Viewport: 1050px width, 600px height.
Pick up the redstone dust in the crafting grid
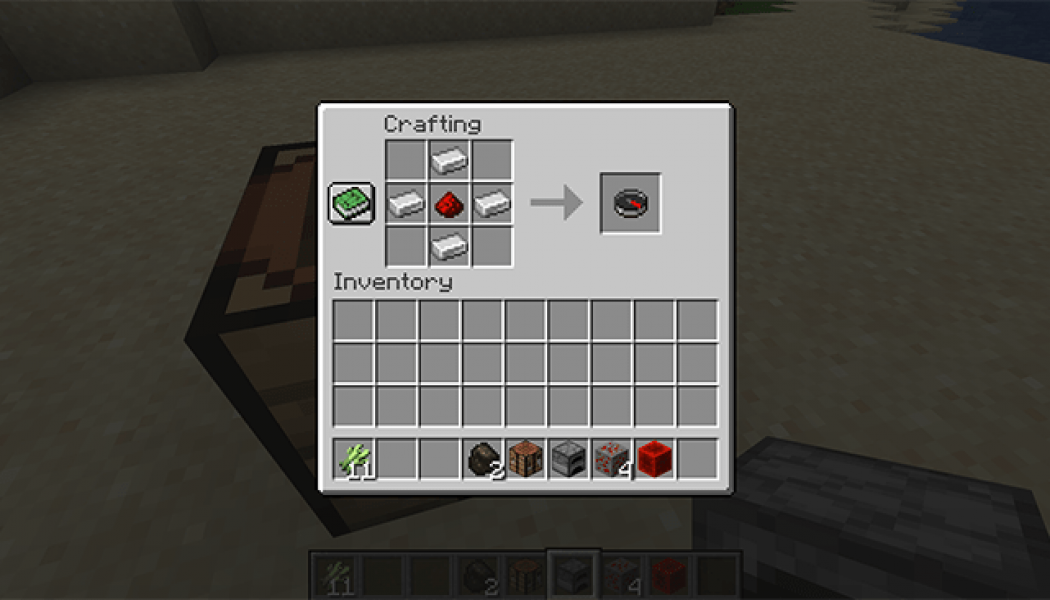449,204
